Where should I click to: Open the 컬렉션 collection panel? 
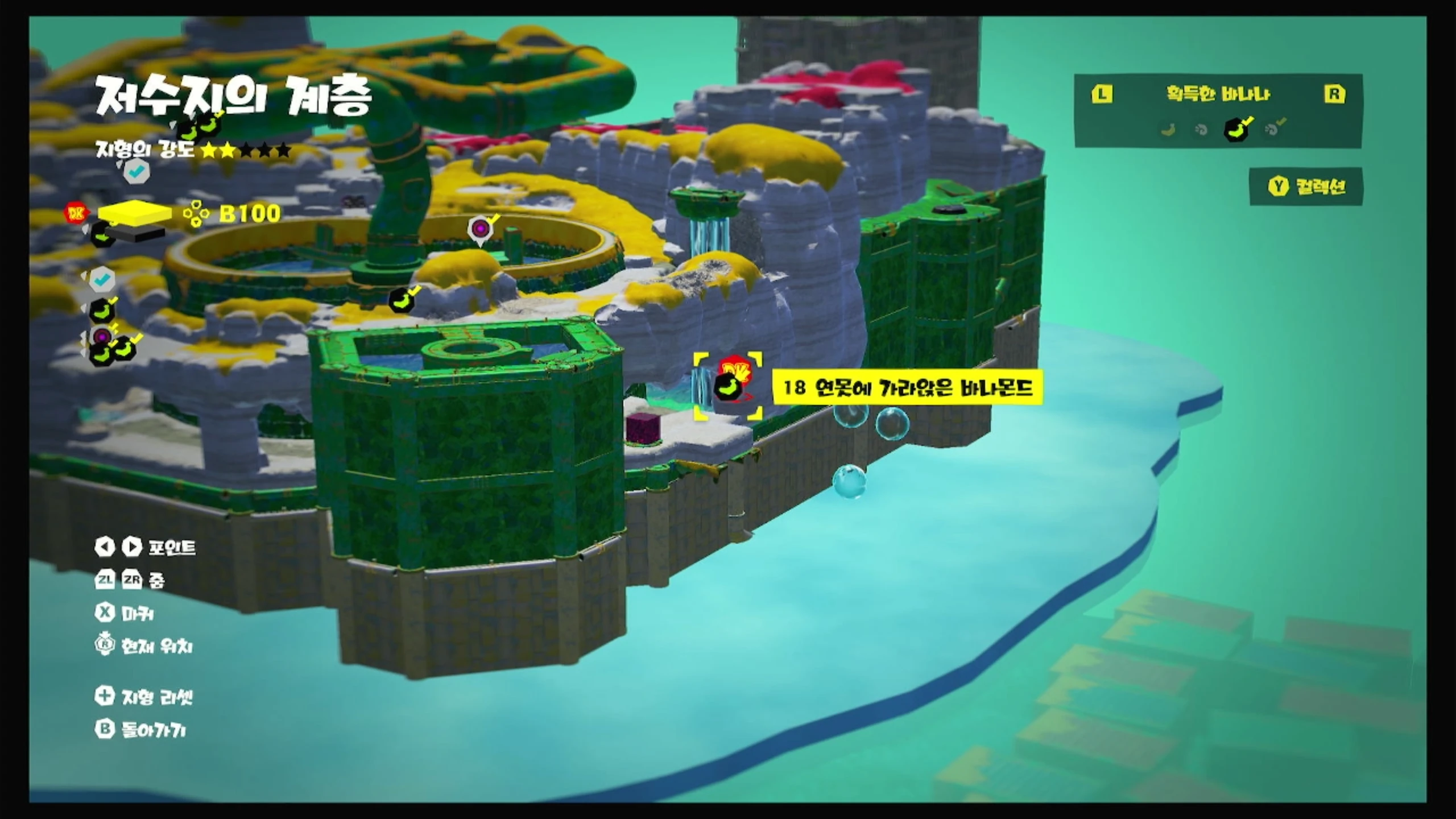[1306, 187]
